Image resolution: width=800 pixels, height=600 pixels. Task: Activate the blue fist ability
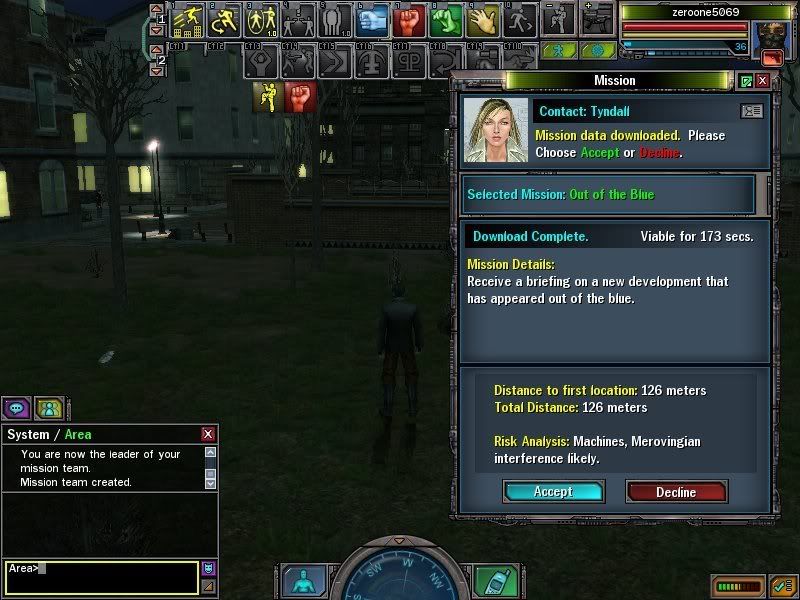click(x=372, y=20)
